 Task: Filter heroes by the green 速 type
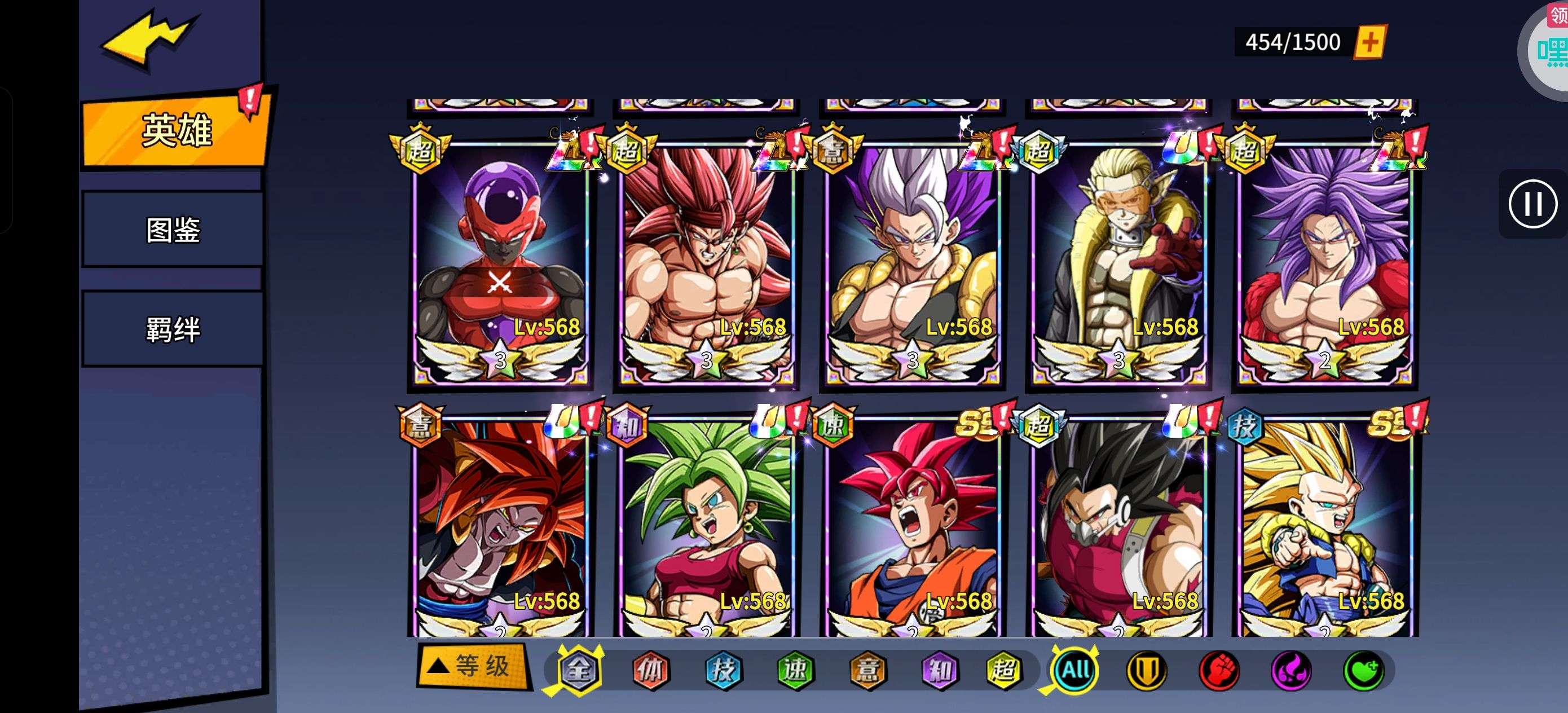point(796,670)
